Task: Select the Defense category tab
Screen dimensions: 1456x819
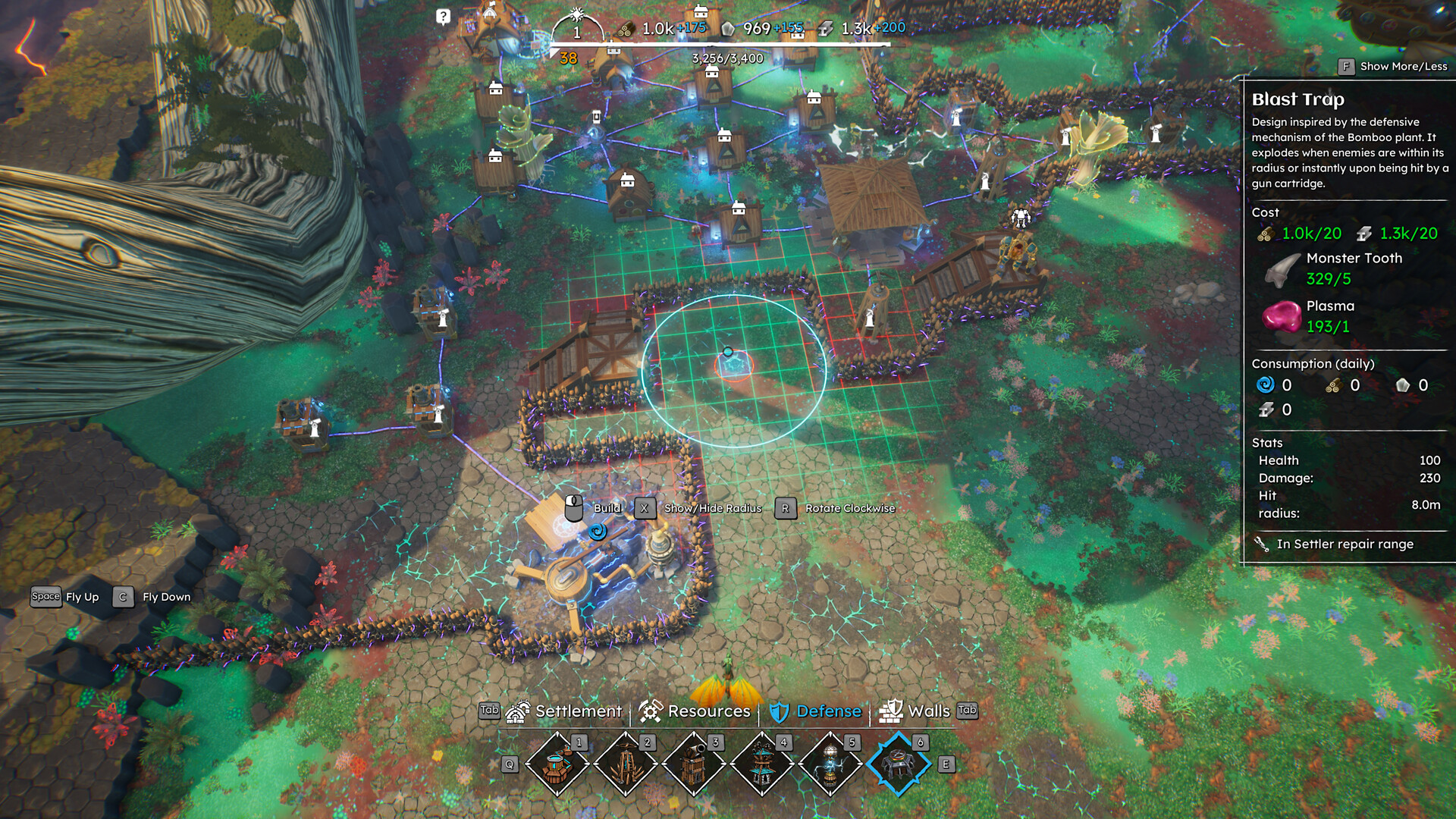Action: point(816,711)
